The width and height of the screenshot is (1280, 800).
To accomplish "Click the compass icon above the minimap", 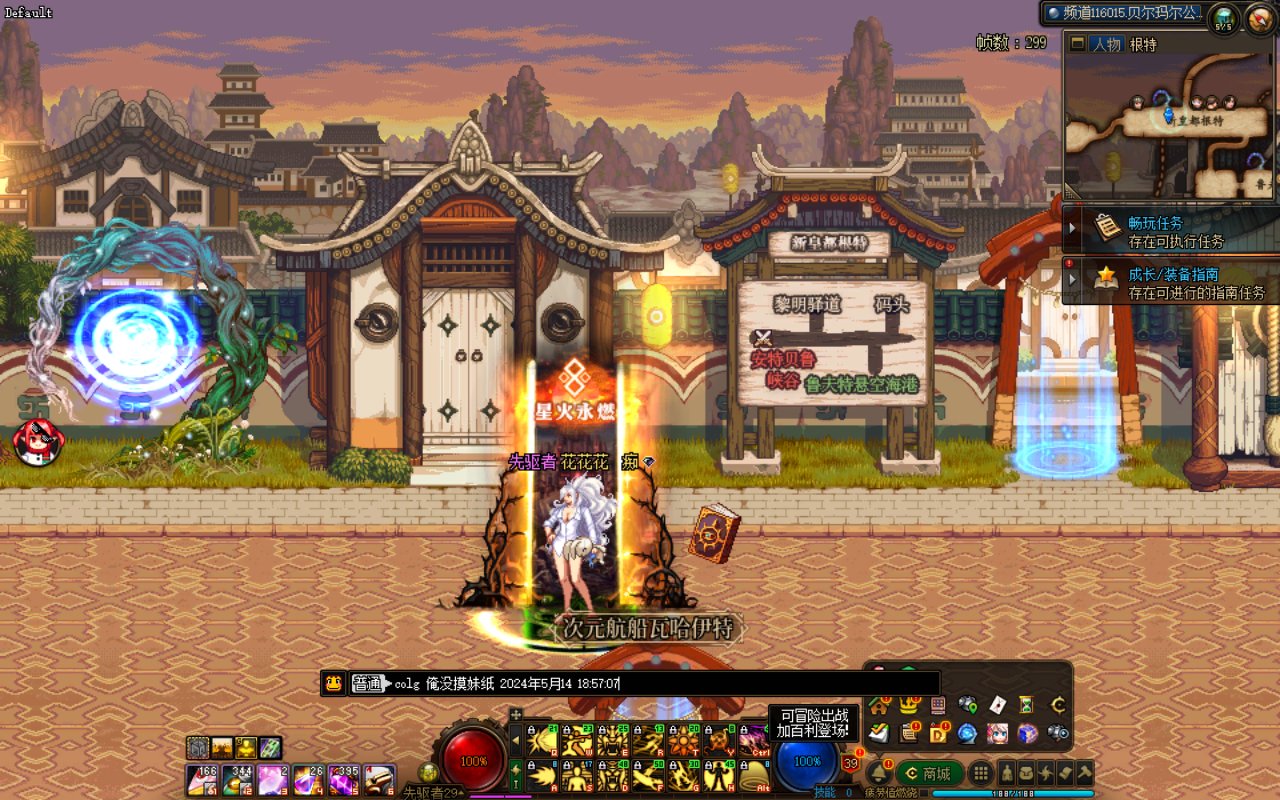I will click(1258, 18).
